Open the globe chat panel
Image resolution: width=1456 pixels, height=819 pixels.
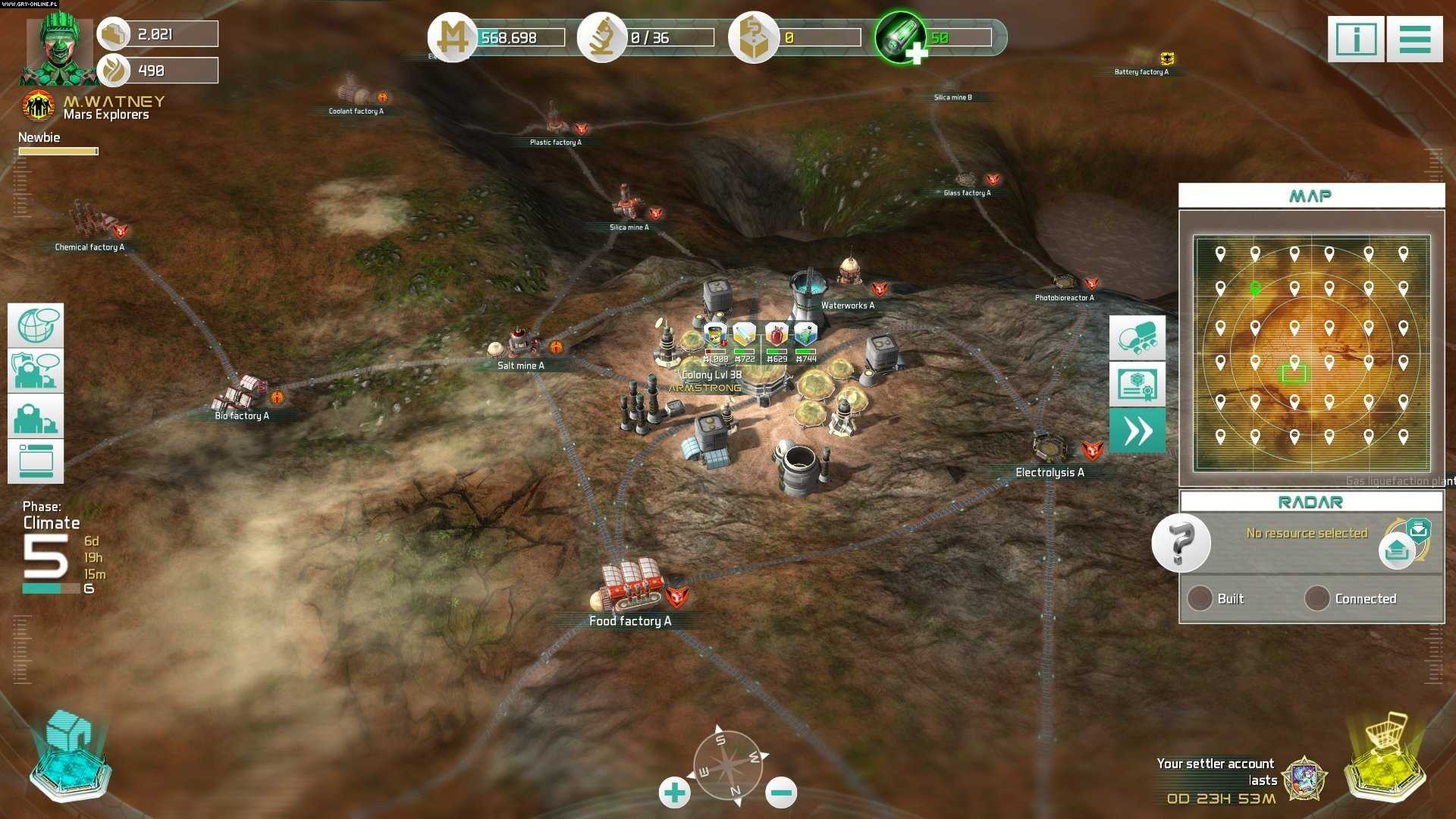[x=36, y=326]
